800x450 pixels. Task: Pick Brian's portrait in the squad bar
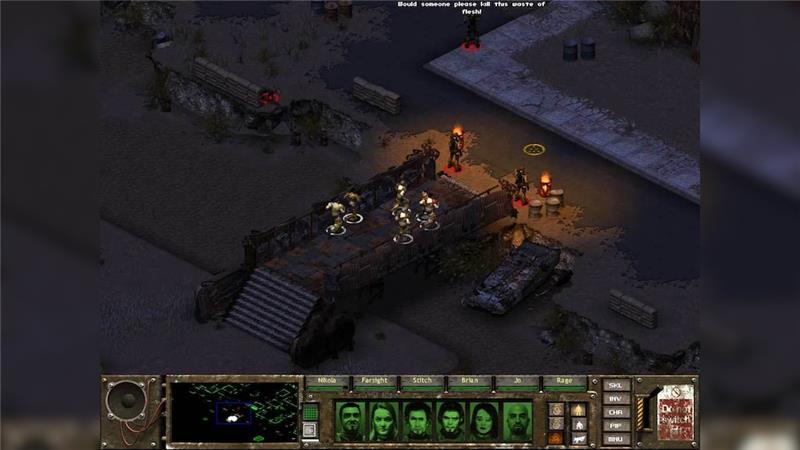coord(451,421)
